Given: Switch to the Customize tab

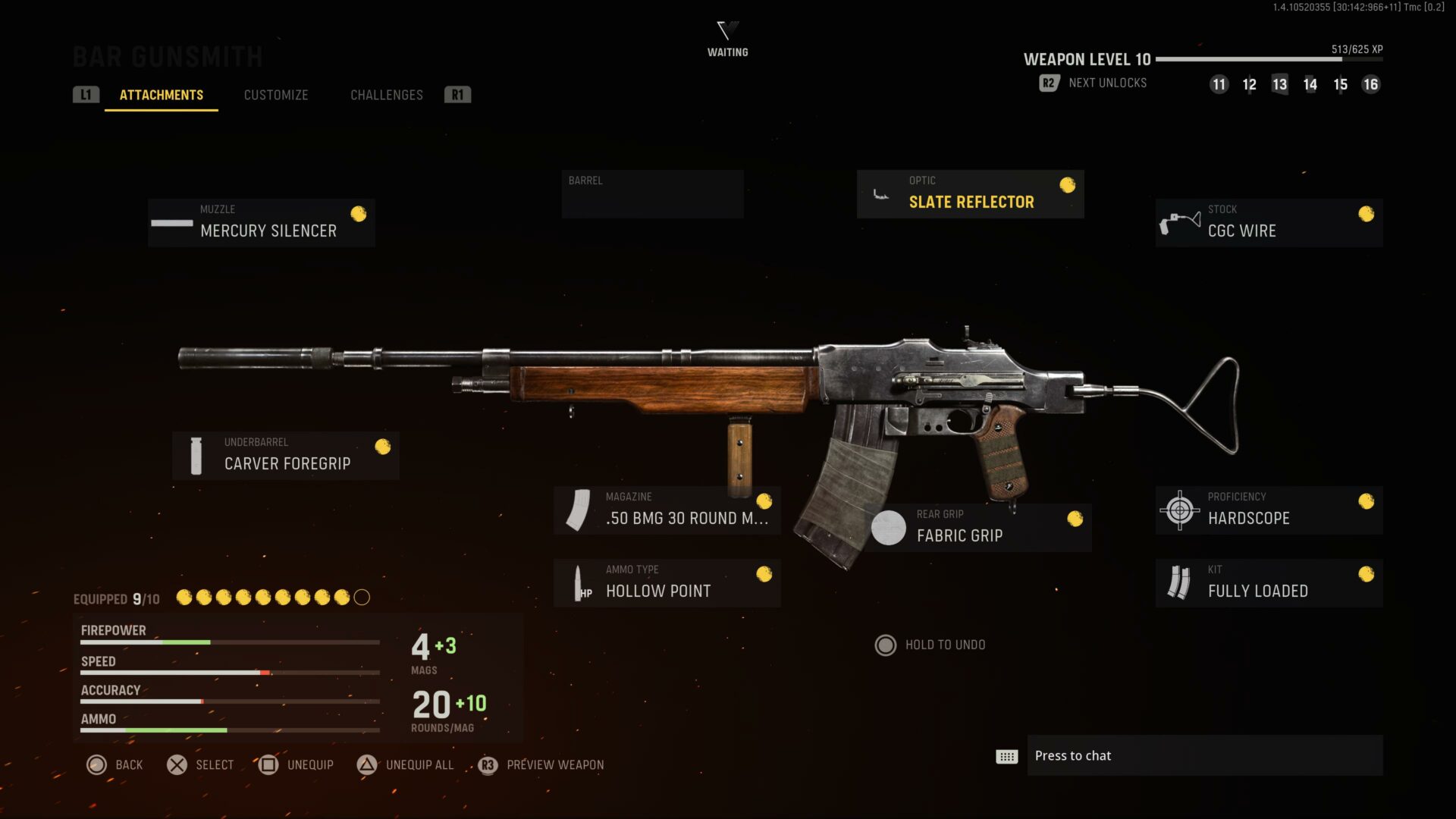Looking at the screenshot, I should pyautogui.click(x=276, y=95).
